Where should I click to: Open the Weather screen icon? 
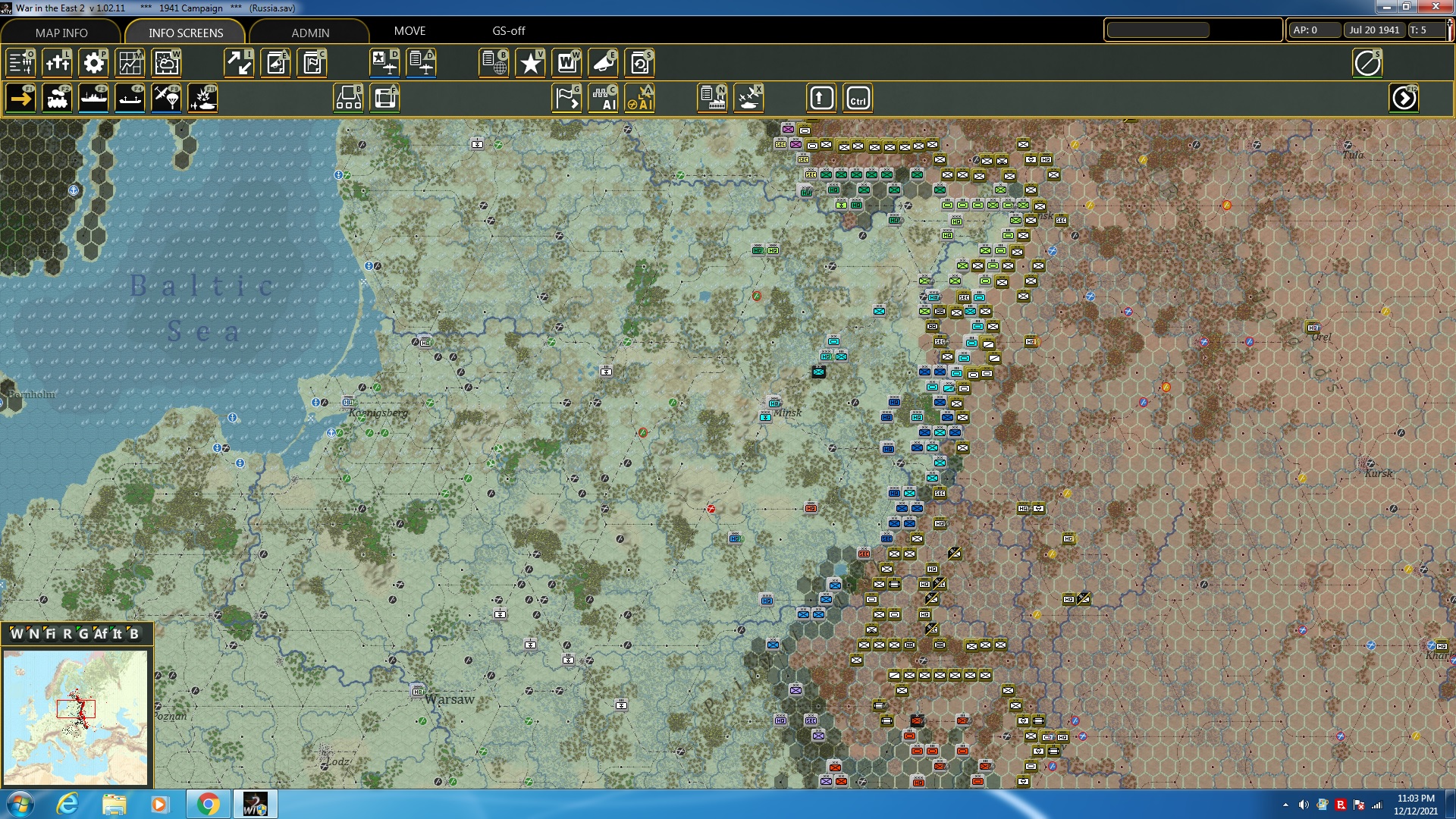166,63
